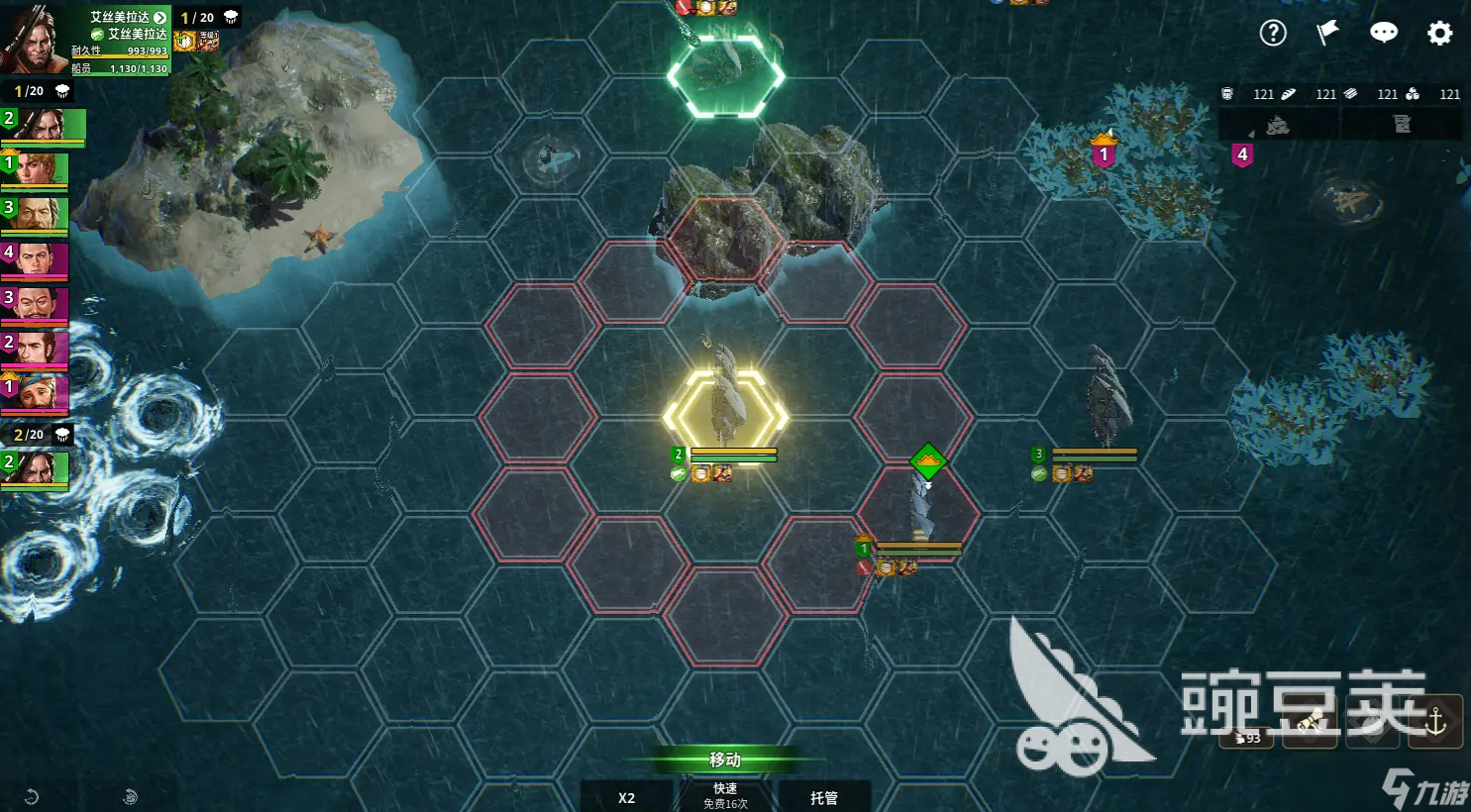
Task: Select green bearded captain with number 3
Action: point(35,215)
